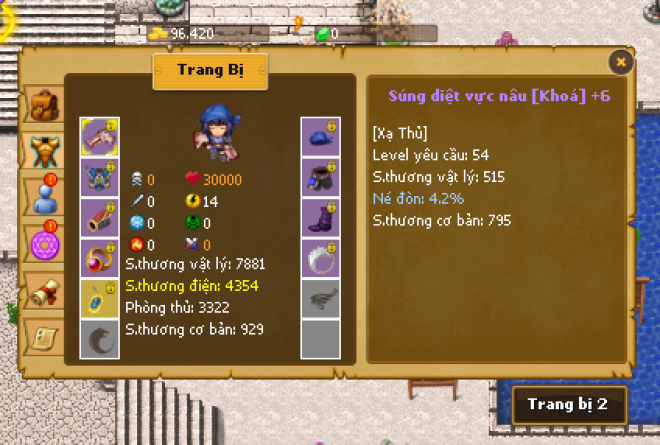Select the blue cap helmet slot

pyautogui.click(x=320, y=137)
